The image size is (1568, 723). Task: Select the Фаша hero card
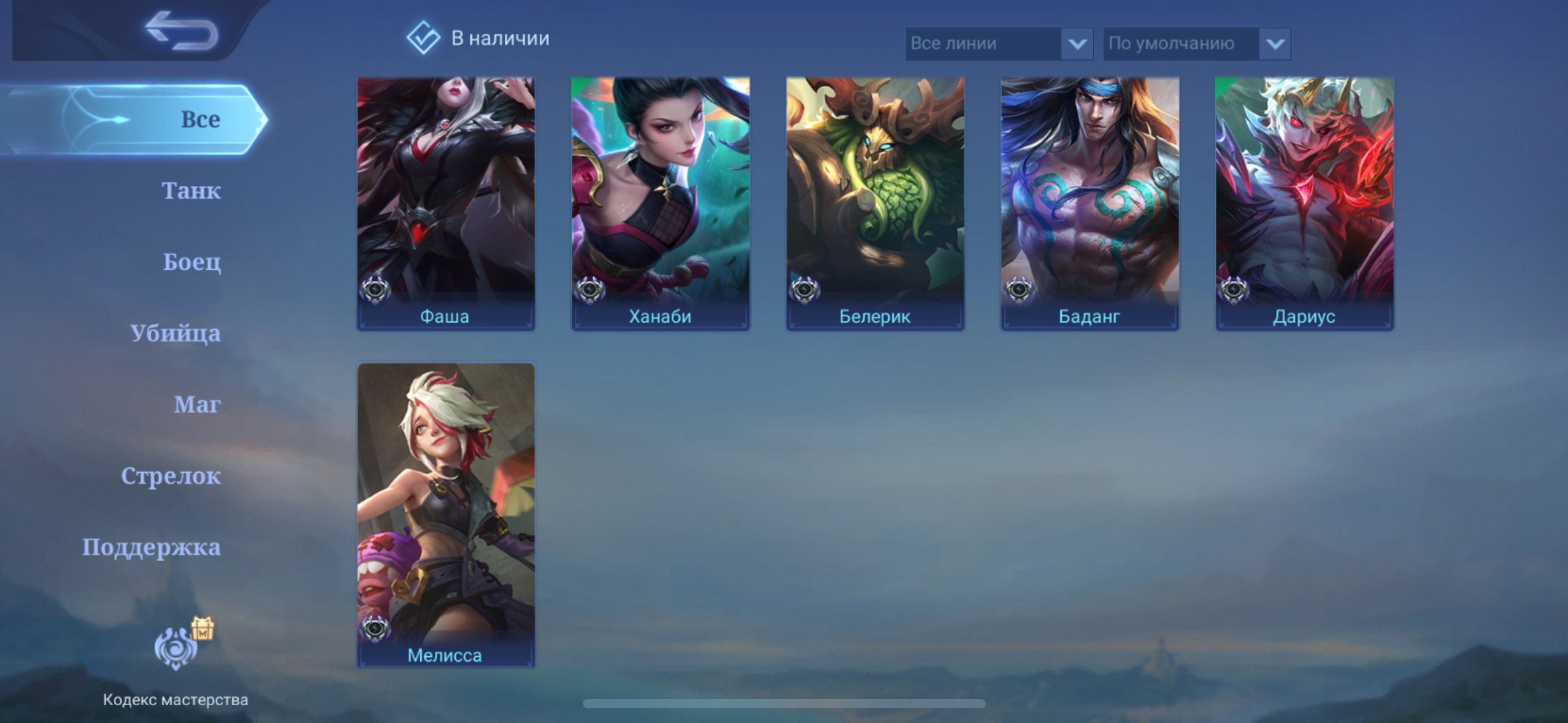pos(446,203)
